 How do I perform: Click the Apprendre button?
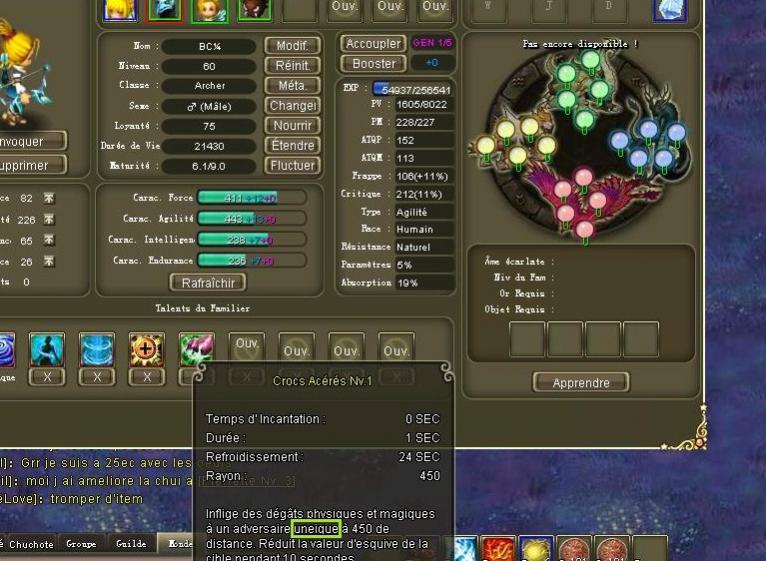580,383
